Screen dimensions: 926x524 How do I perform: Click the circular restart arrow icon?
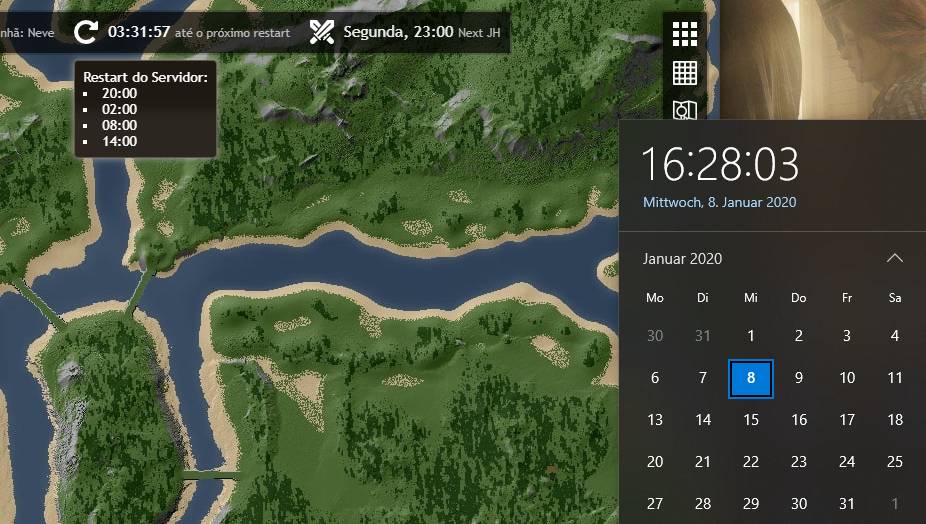pos(86,32)
